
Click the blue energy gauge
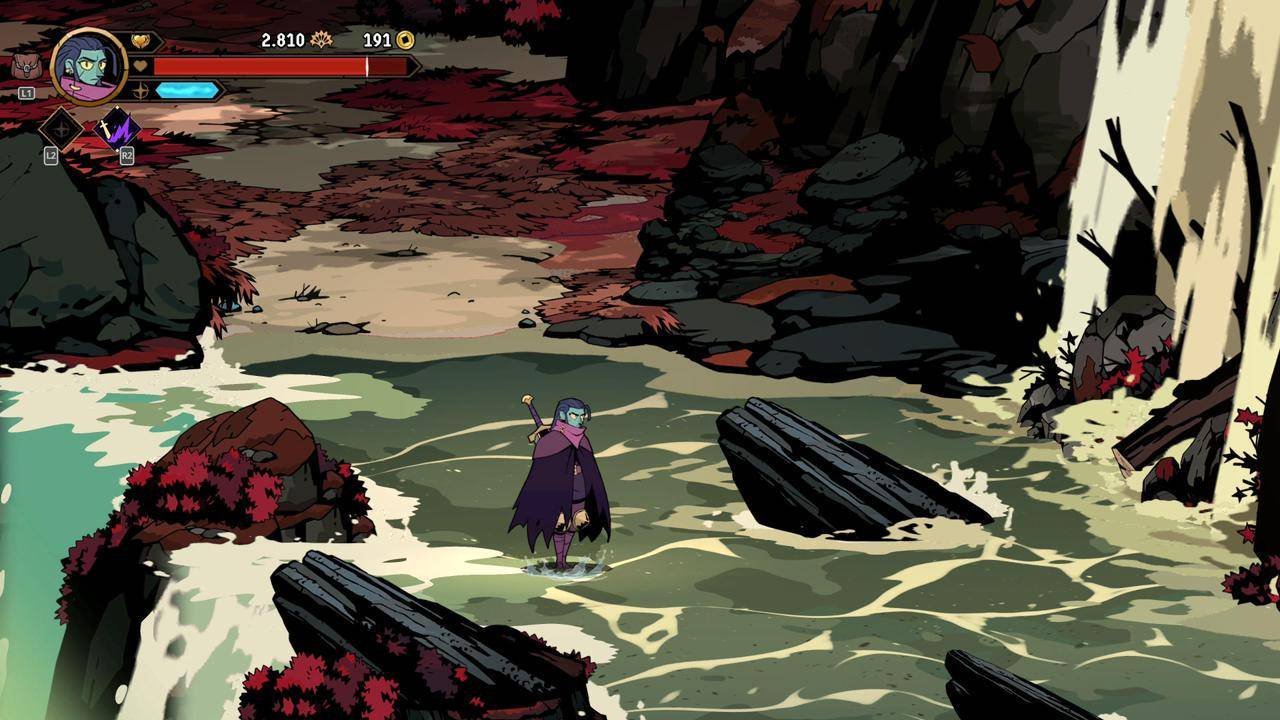coord(186,90)
